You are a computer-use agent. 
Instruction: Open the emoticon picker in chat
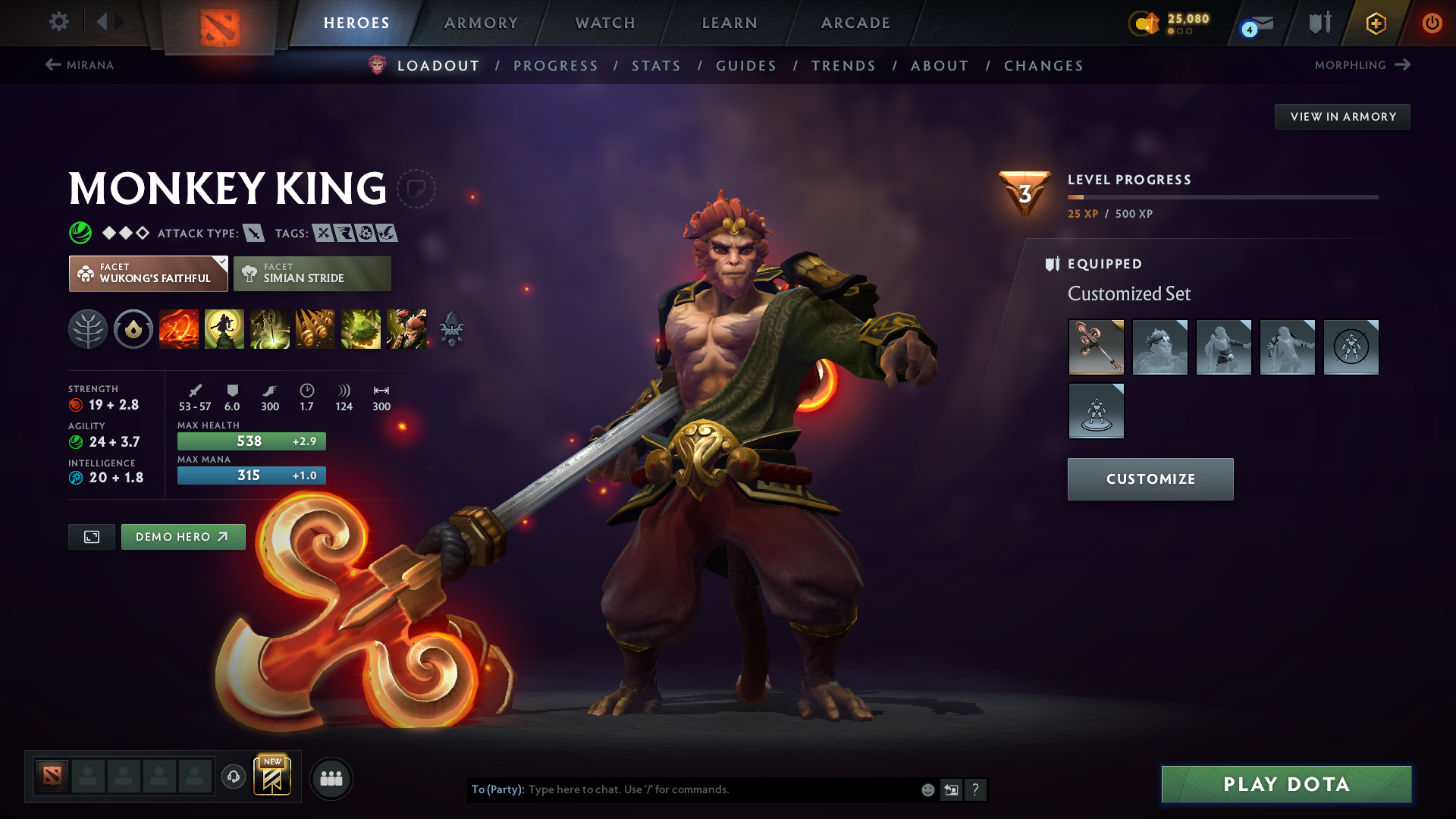point(927,789)
